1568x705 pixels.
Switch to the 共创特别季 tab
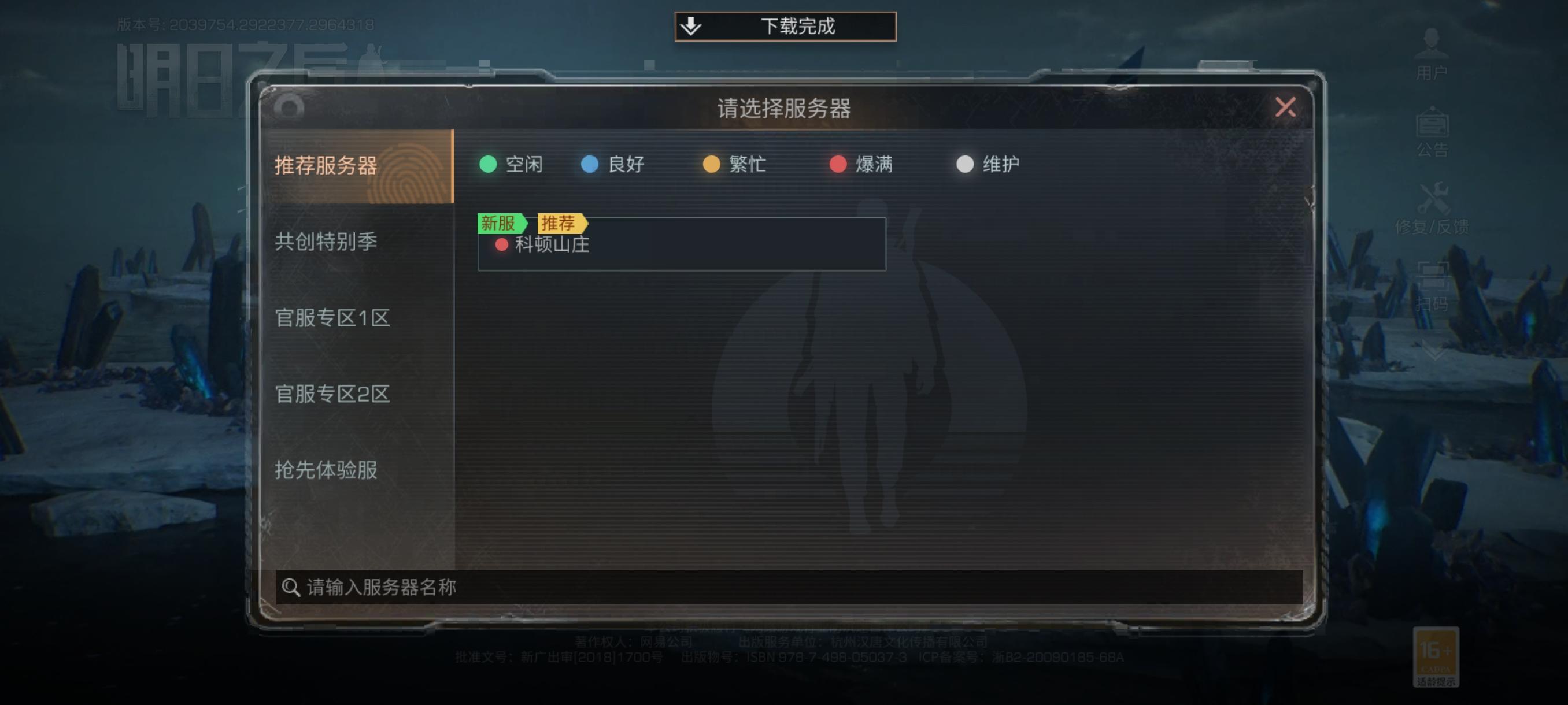point(326,242)
